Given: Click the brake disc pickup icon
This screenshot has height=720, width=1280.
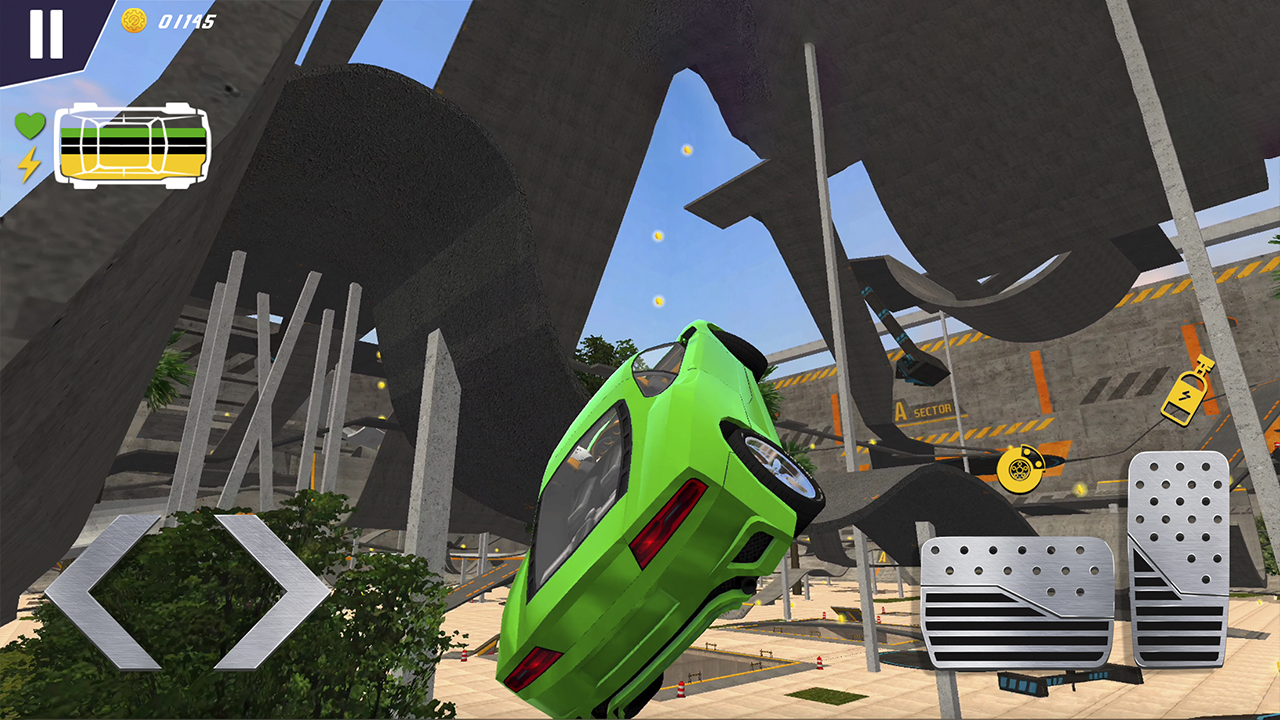Looking at the screenshot, I should pos(1022,468).
